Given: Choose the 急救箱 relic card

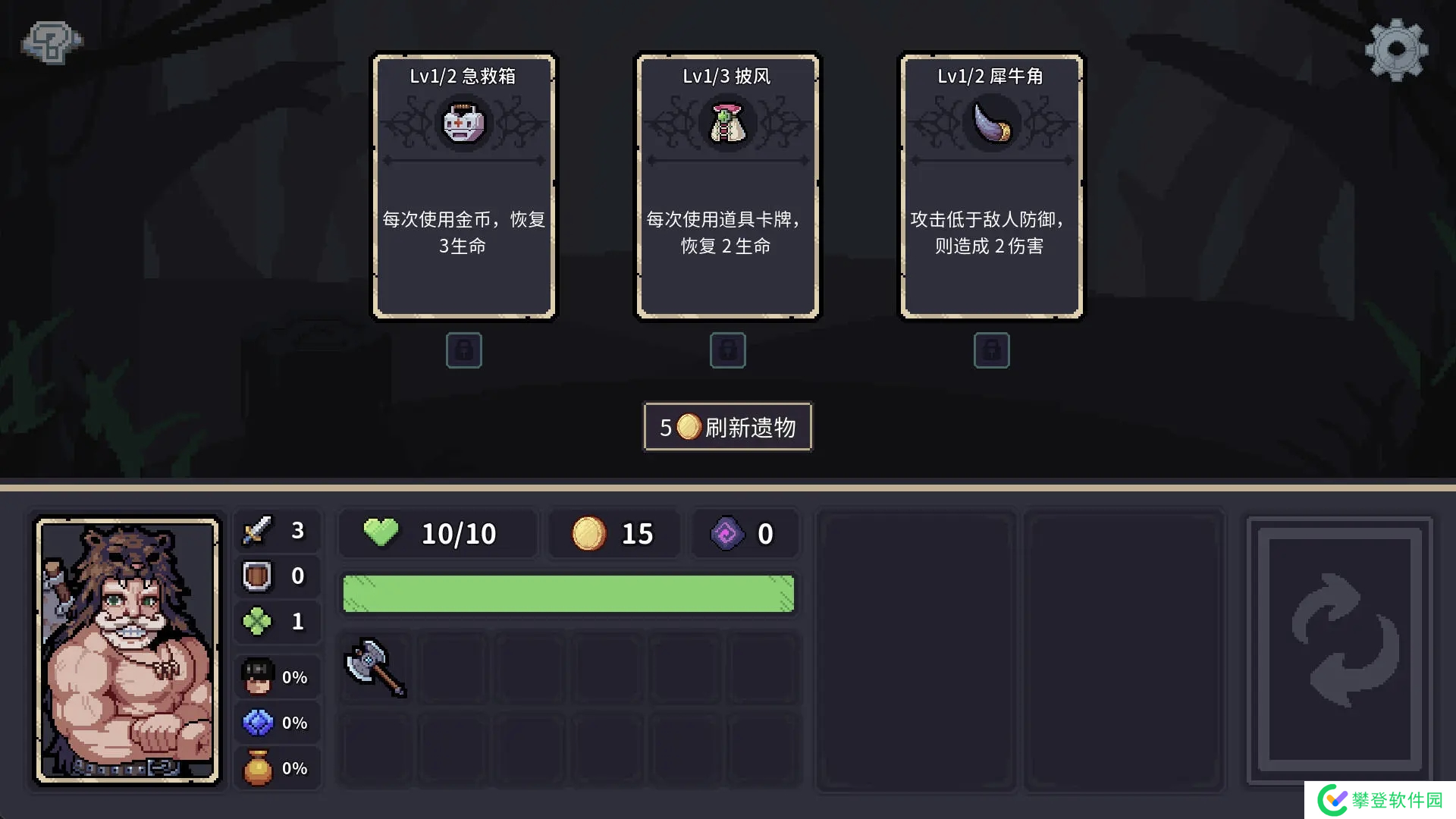Looking at the screenshot, I should (x=463, y=186).
